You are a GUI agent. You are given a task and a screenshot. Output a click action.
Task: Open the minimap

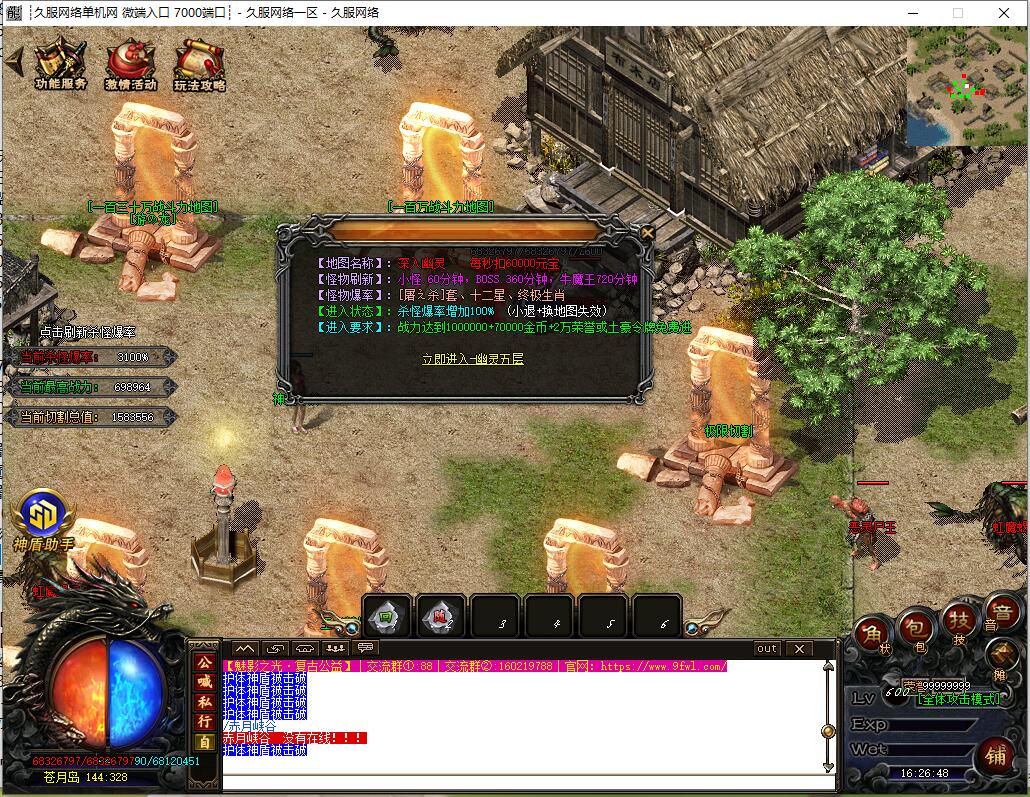[966, 86]
